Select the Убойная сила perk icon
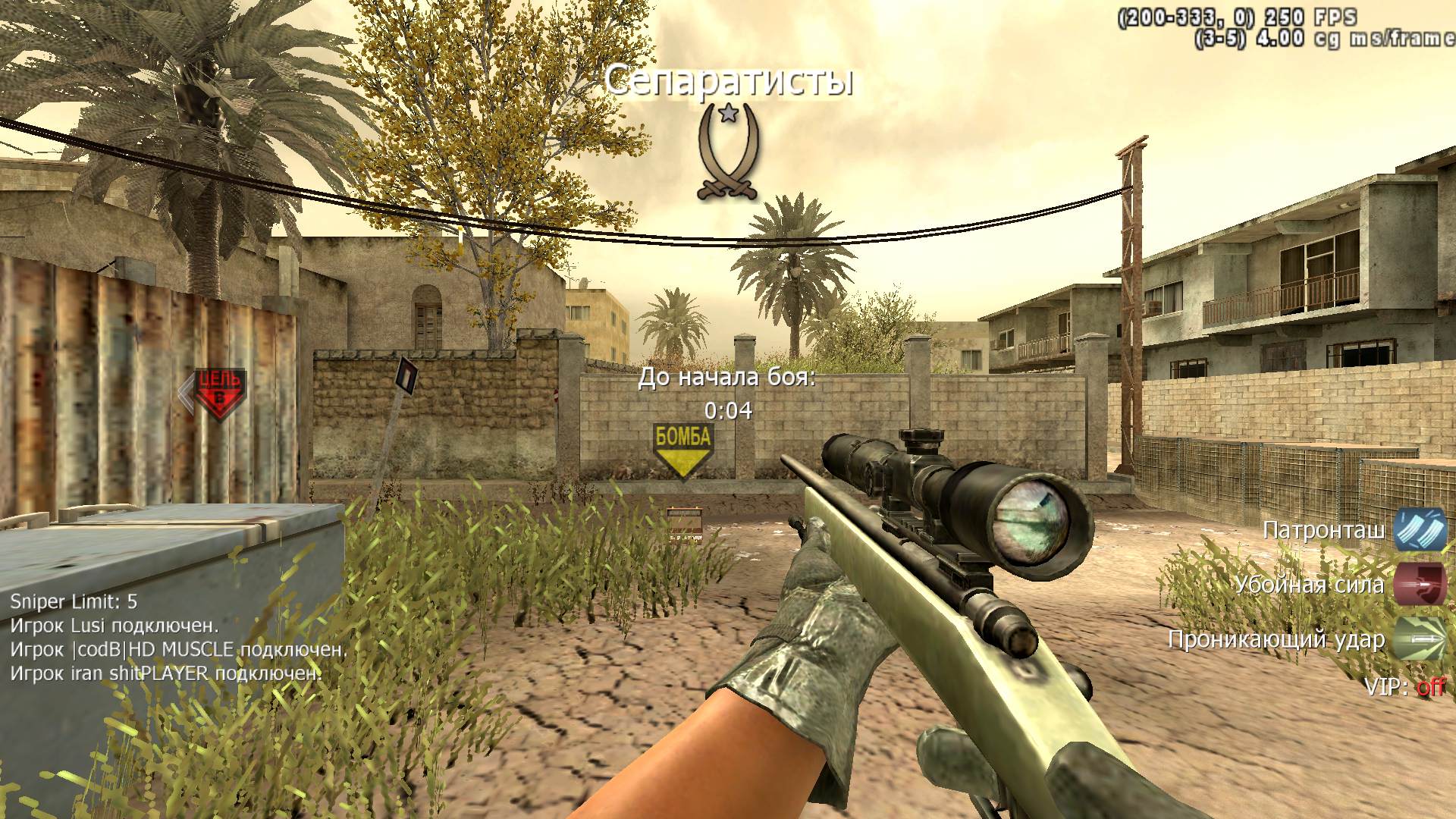The width and height of the screenshot is (1456, 819). coord(1420,584)
